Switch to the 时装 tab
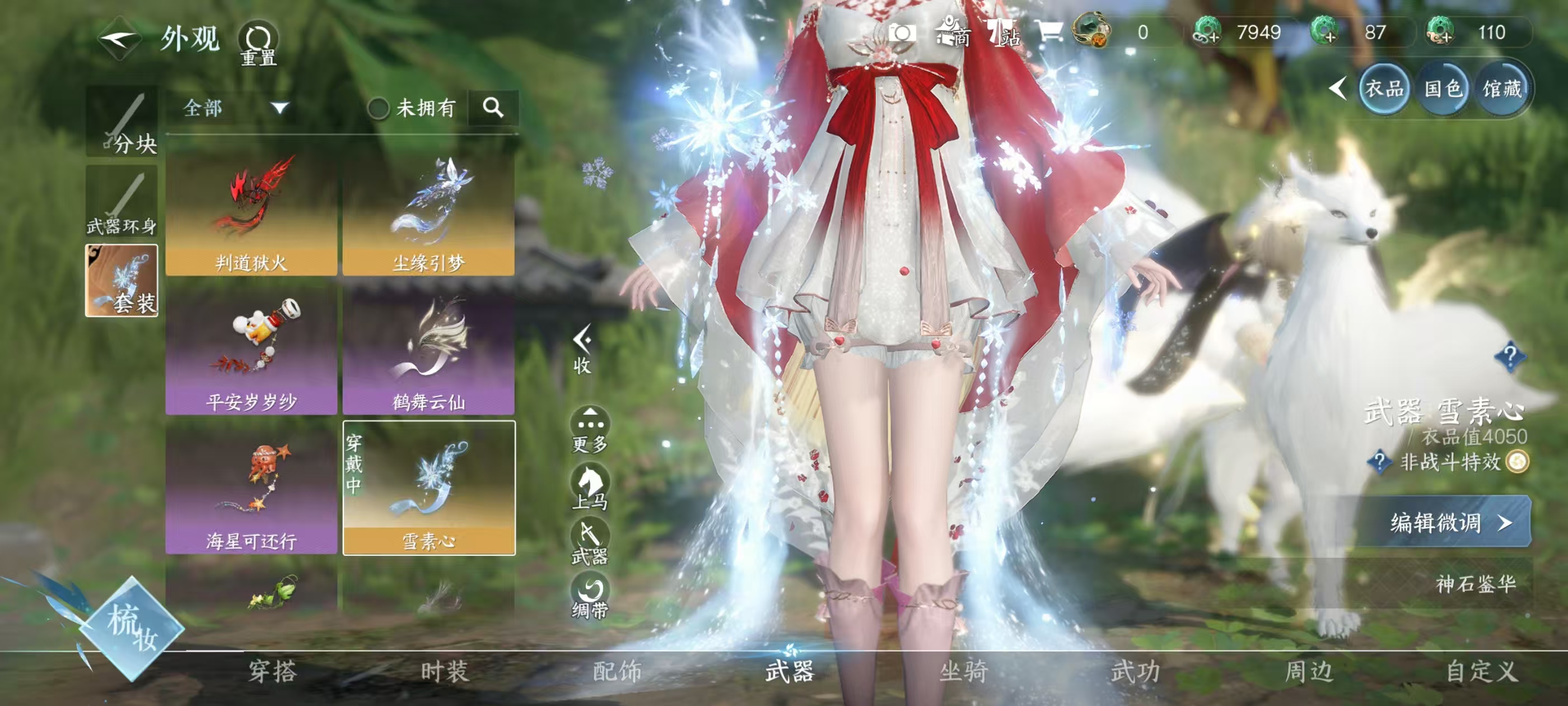Viewport: 1568px width, 706px height. pos(445,672)
